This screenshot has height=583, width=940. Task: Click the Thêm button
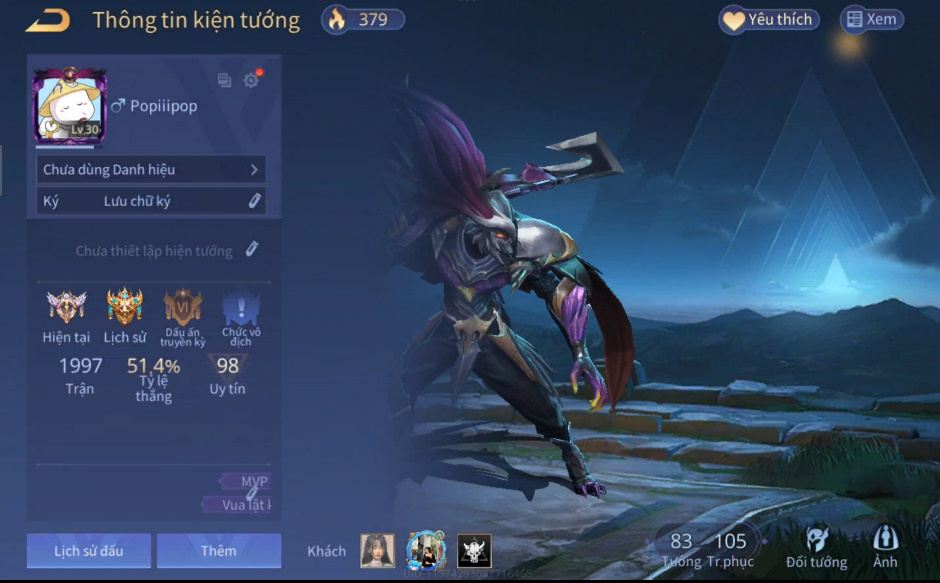[x=218, y=550]
